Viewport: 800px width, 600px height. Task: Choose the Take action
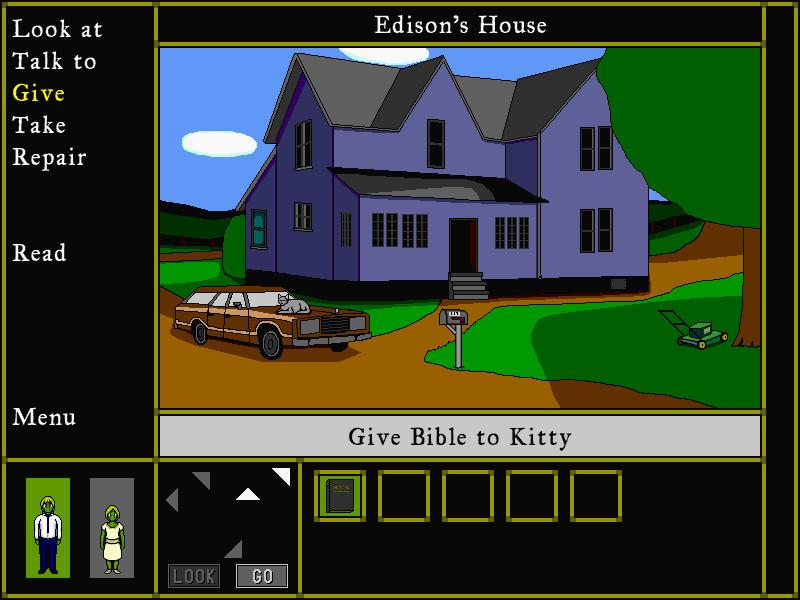coord(39,125)
